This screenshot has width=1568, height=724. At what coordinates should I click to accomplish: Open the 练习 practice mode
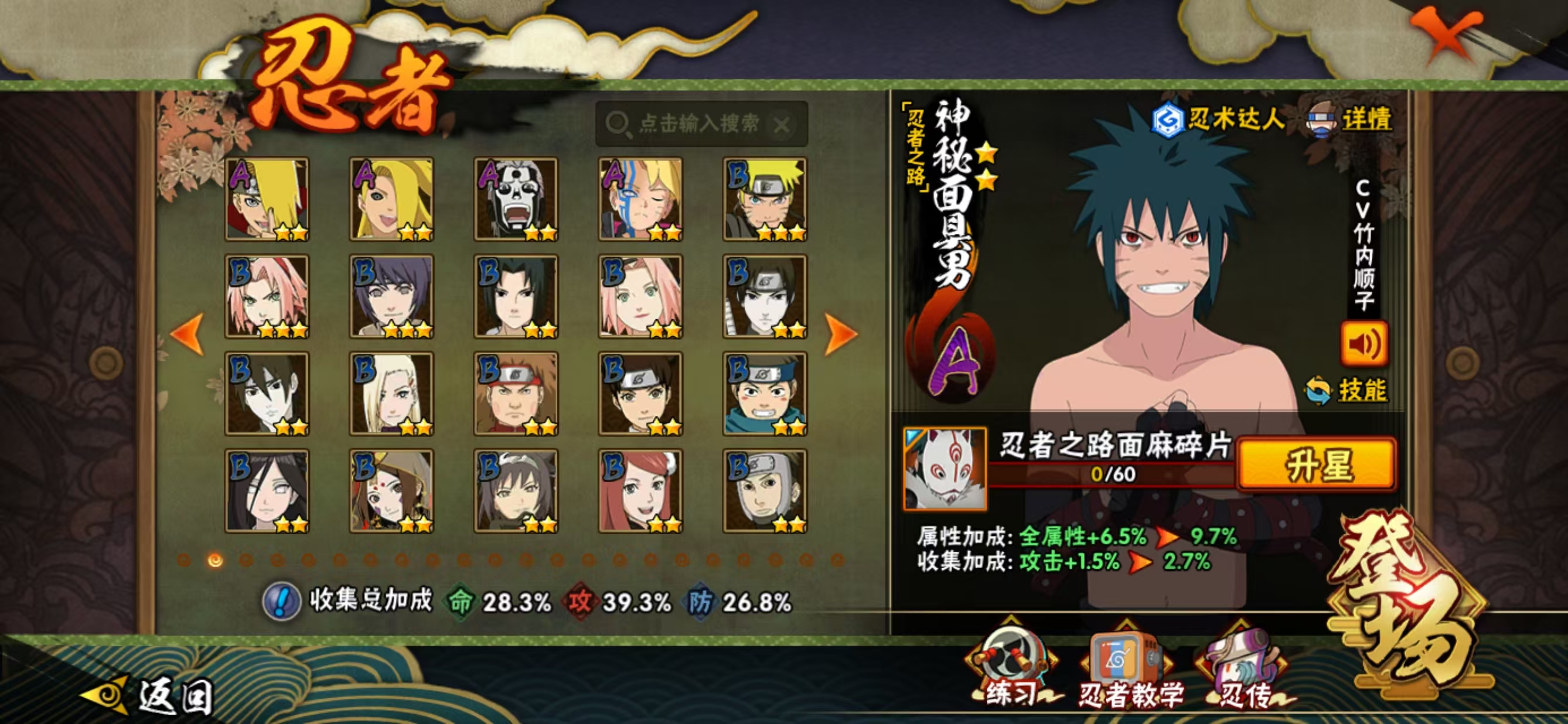coord(1011,670)
